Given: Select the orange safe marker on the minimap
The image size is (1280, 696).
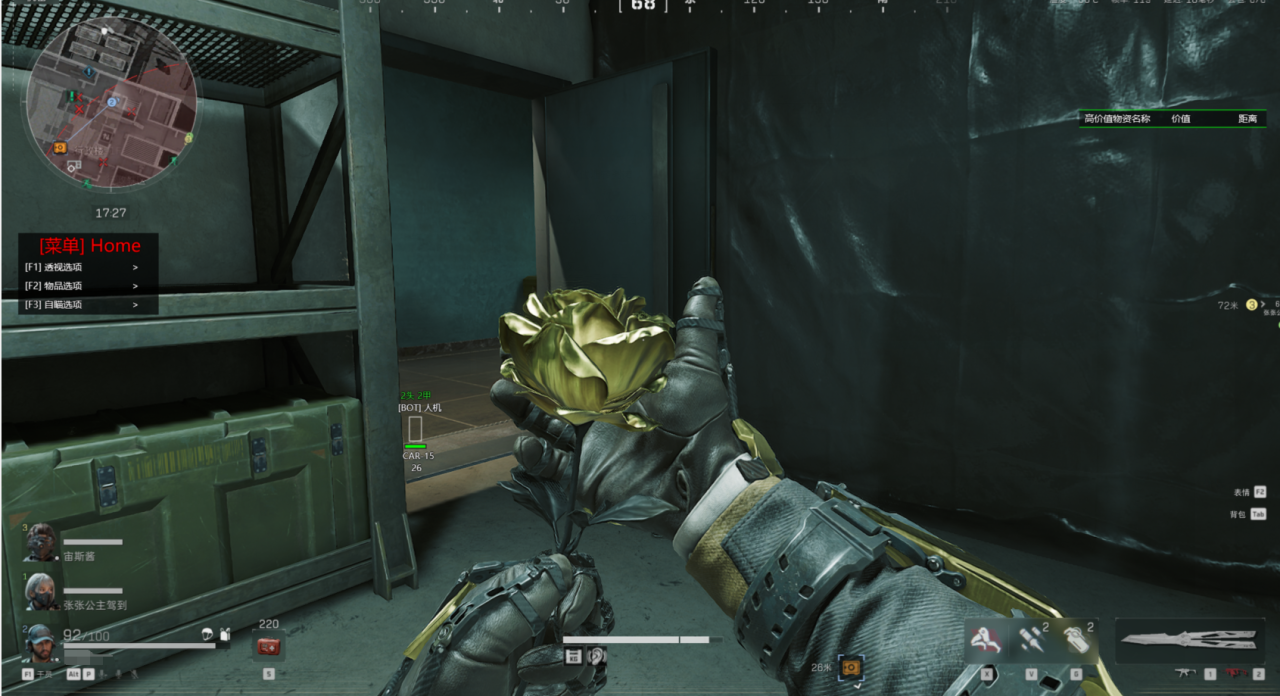Looking at the screenshot, I should pyautogui.click(x=60, y=147).
